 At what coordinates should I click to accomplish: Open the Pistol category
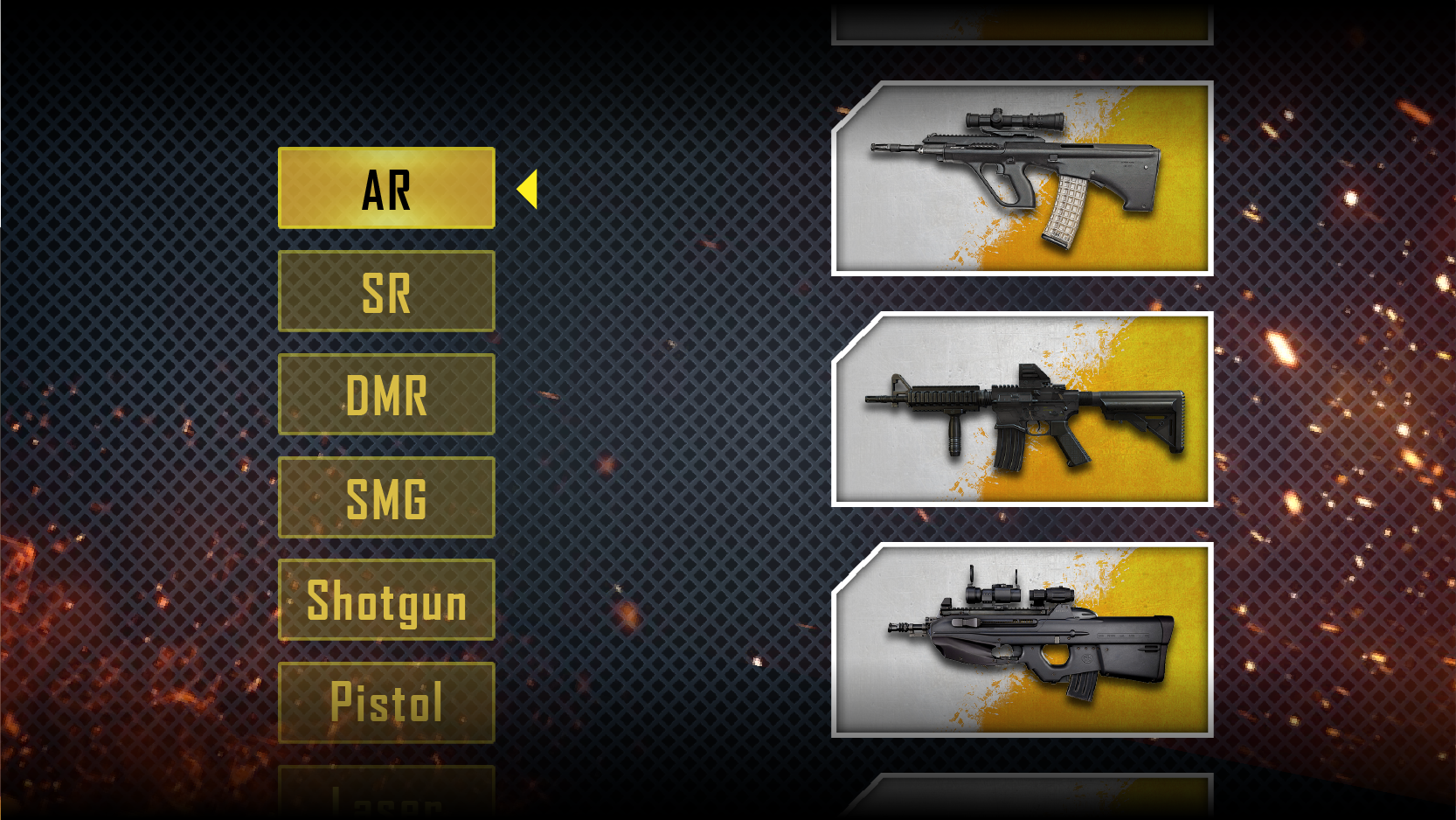[385, 704]
